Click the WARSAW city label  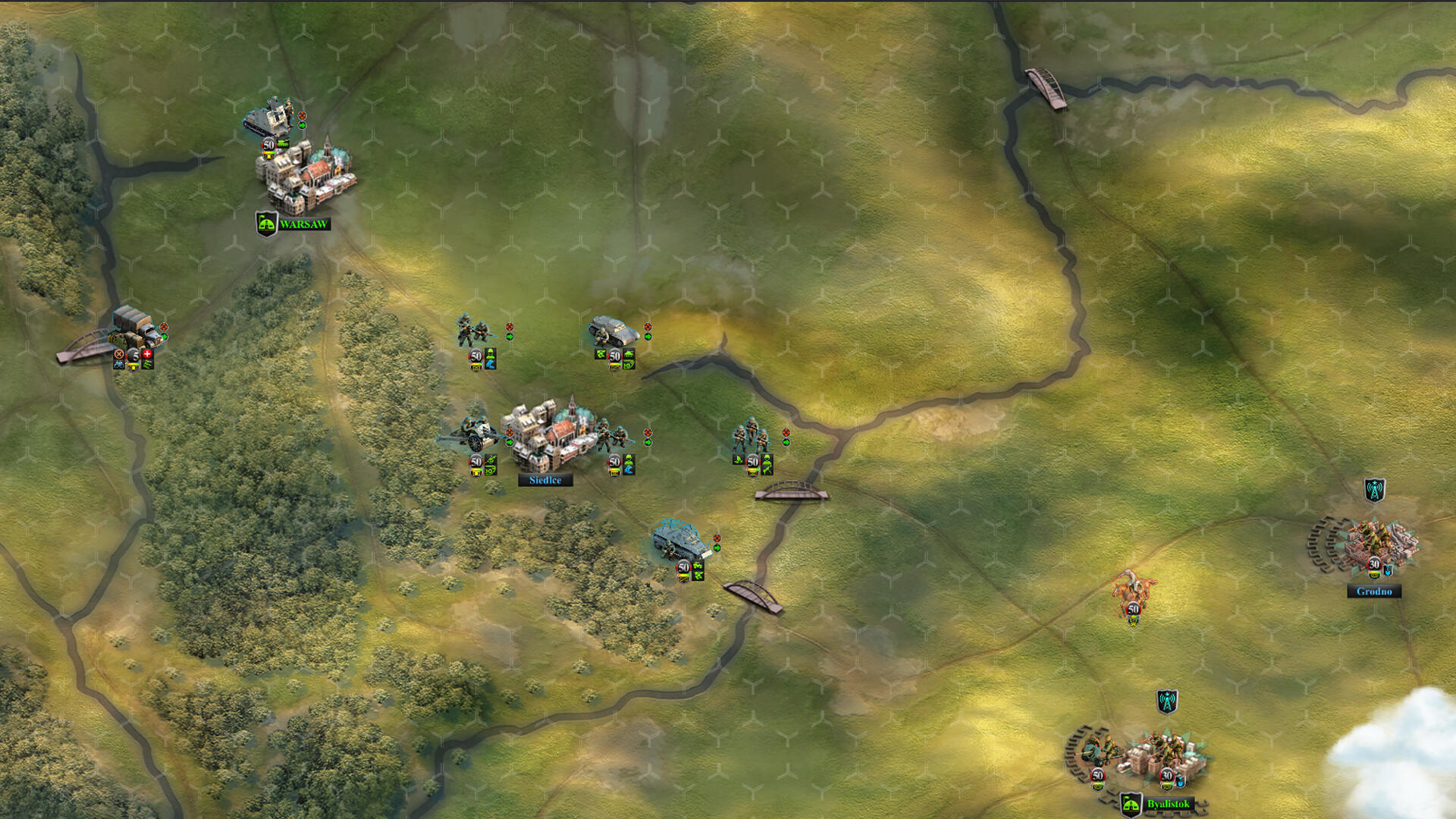(306, 224)
